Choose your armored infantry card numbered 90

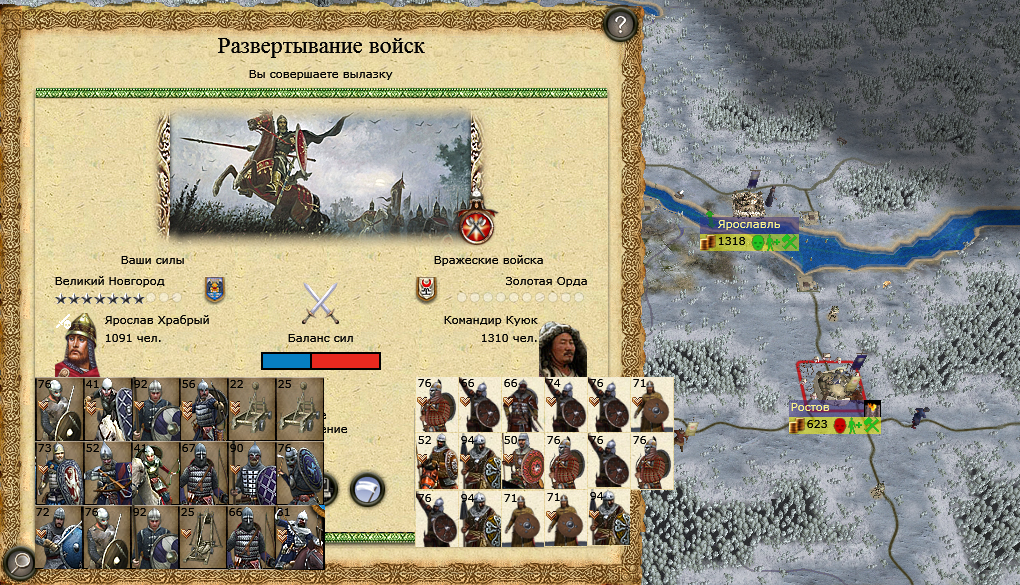pyautogui.click(x=251, y=473)
